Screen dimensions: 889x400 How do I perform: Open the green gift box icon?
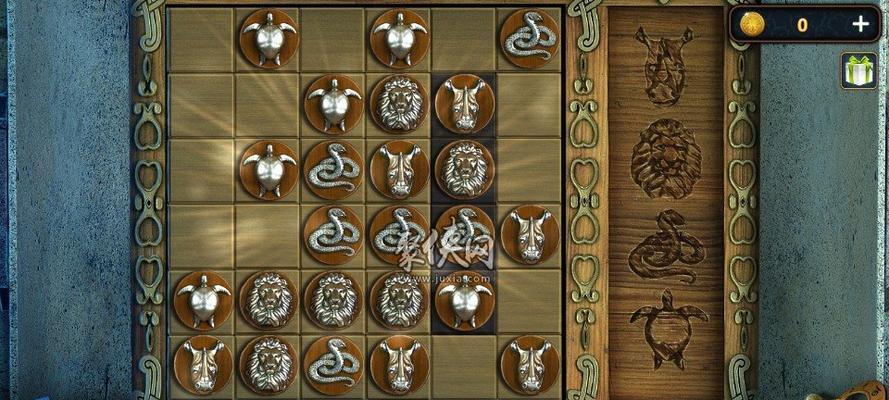pos(858,71)
